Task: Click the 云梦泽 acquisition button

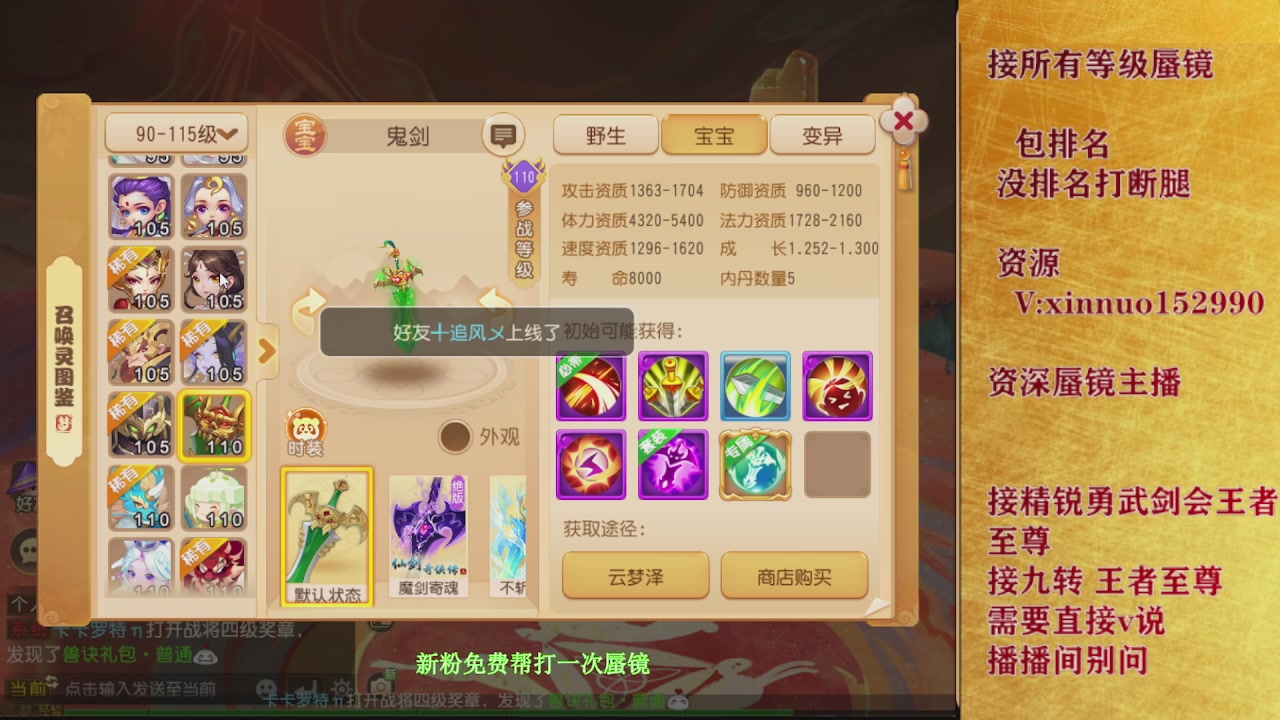Action: pyautogui.click(x=636, y=576)
